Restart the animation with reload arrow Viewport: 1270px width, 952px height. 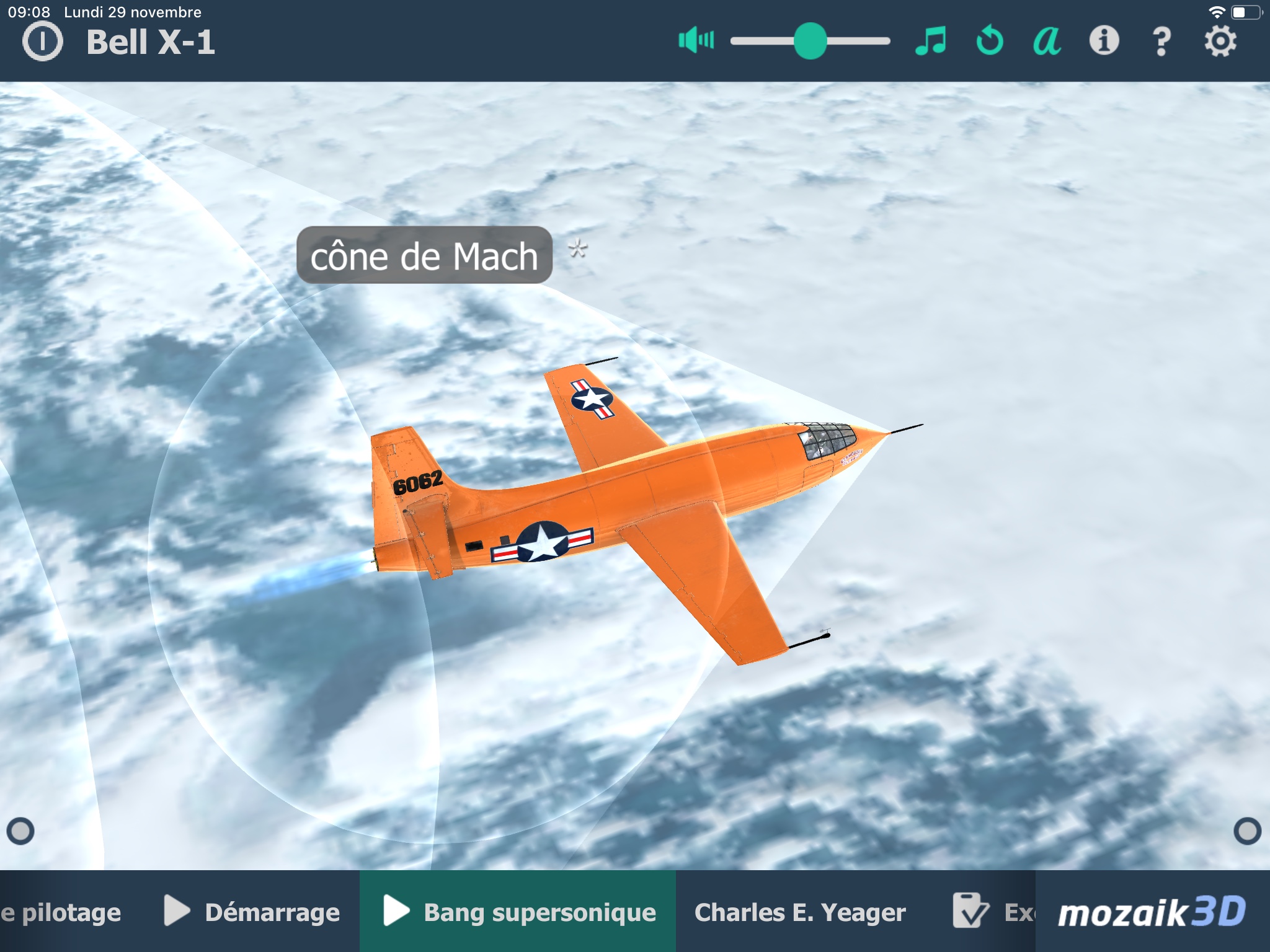point(989,41)
